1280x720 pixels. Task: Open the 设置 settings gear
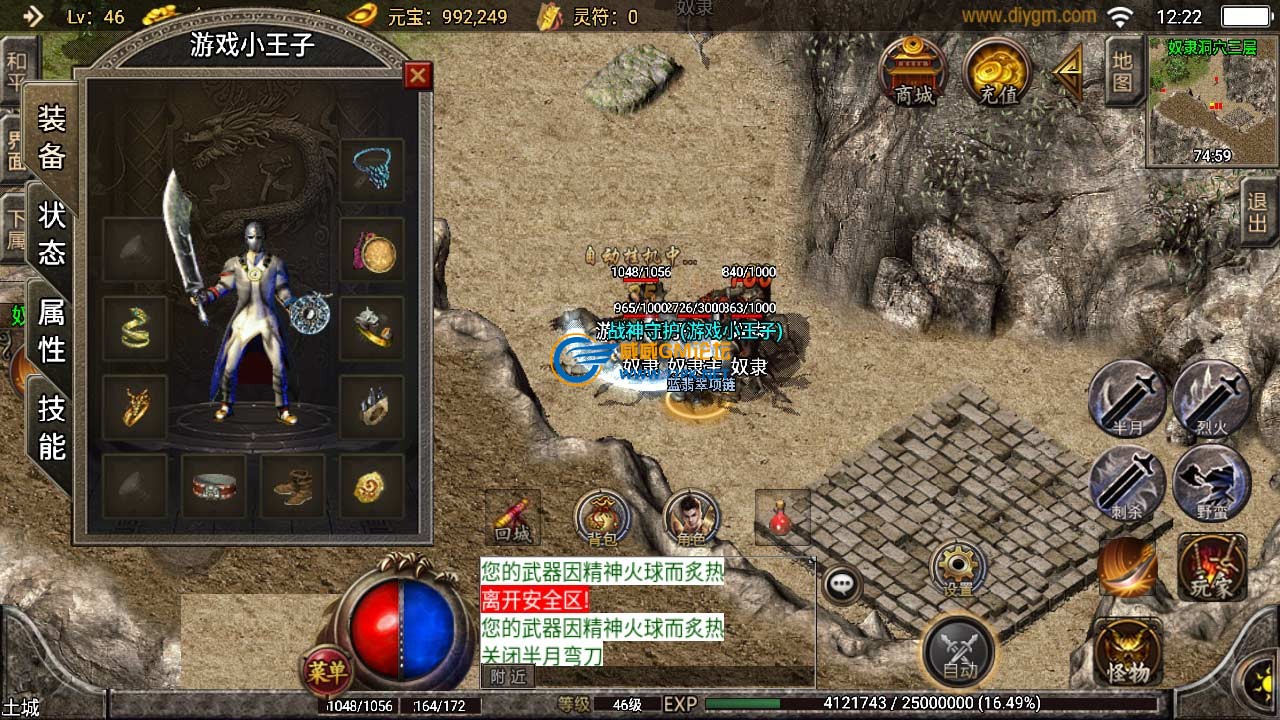pos(958,568)
